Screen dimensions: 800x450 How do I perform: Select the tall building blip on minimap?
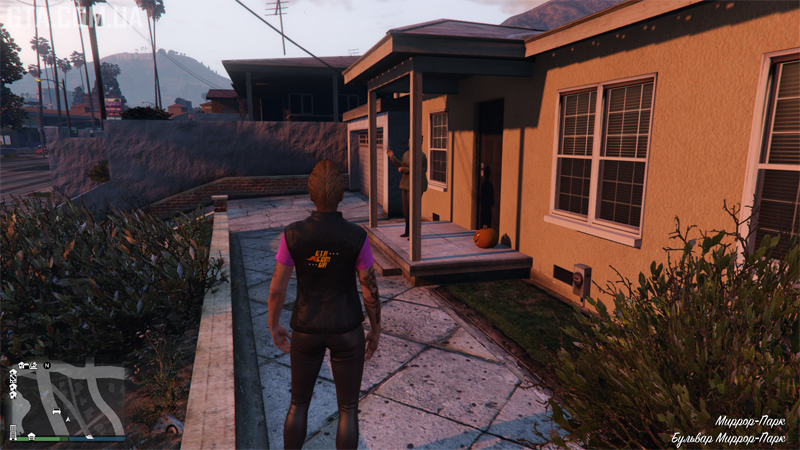click(13, 430)
